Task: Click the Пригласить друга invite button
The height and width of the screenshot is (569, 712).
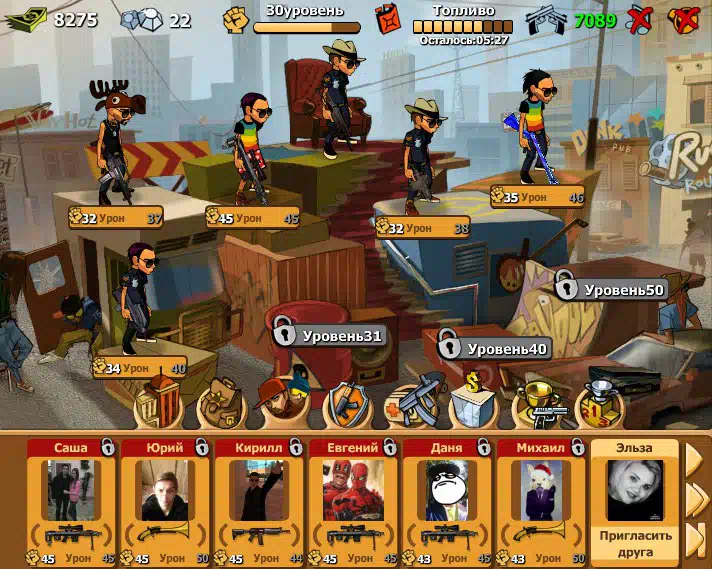Action: pos(635,542)
